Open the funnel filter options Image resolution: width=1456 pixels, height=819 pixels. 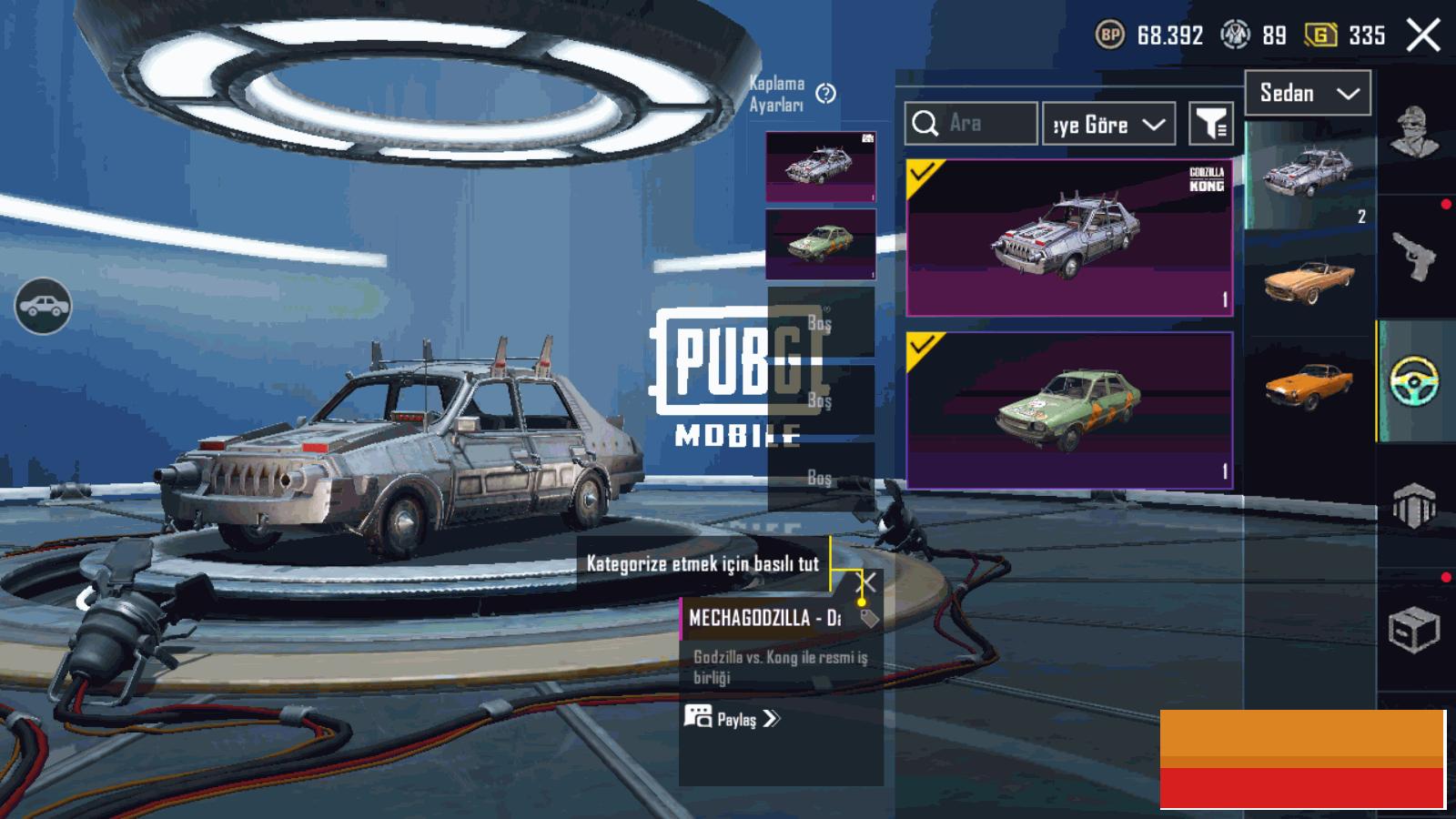coord(1210,124)
